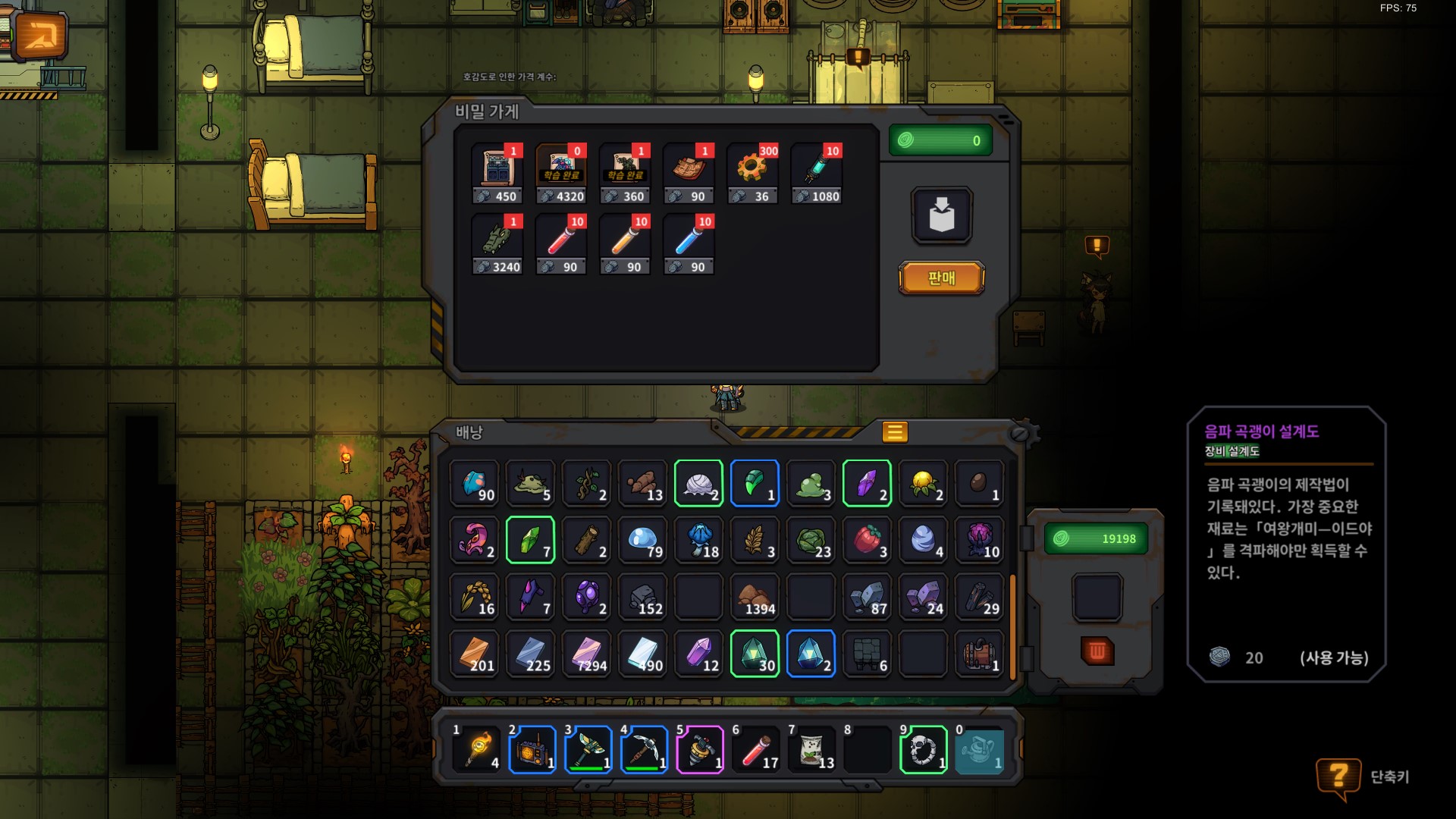Select the pickaxe in the hotbar

[644, 750]
